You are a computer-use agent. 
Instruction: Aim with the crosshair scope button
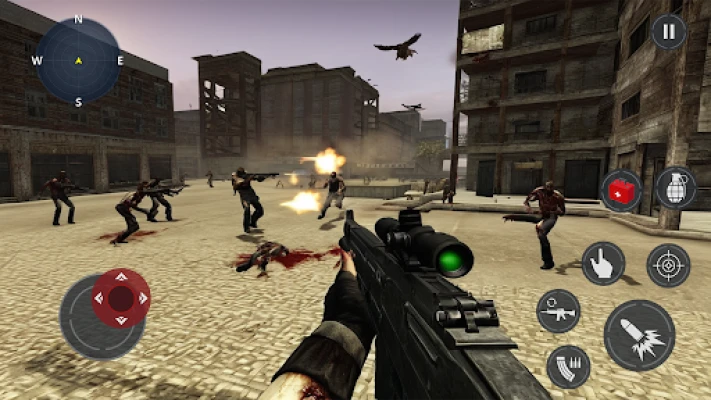click(x=668, y=265)
